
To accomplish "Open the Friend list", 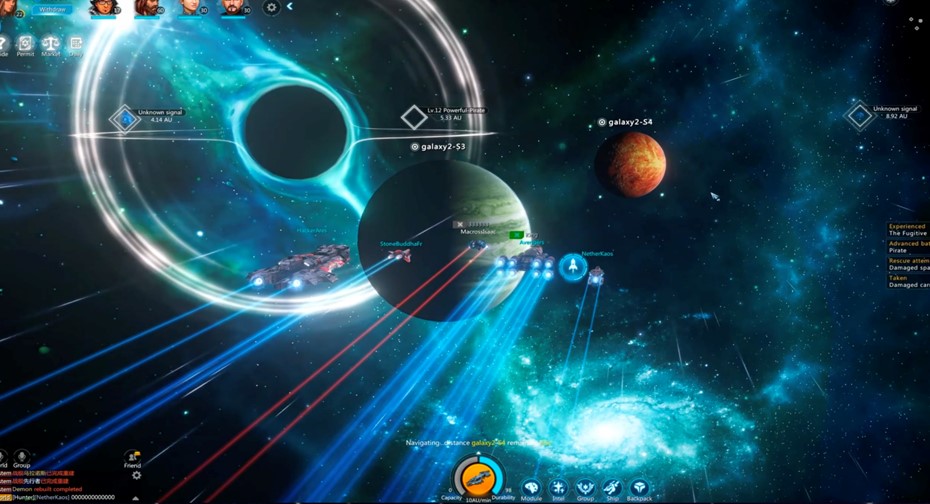I will pos(132,459).
